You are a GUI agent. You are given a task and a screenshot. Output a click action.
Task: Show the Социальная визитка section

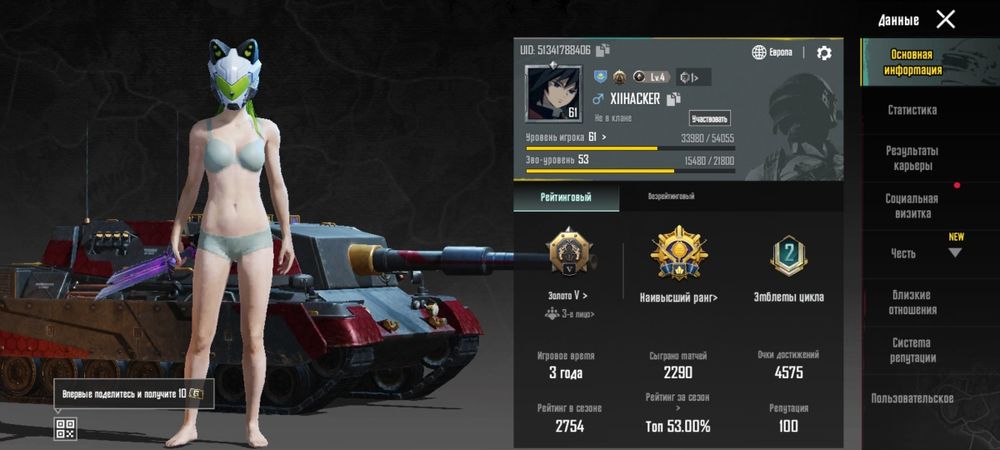coord(912,206)
